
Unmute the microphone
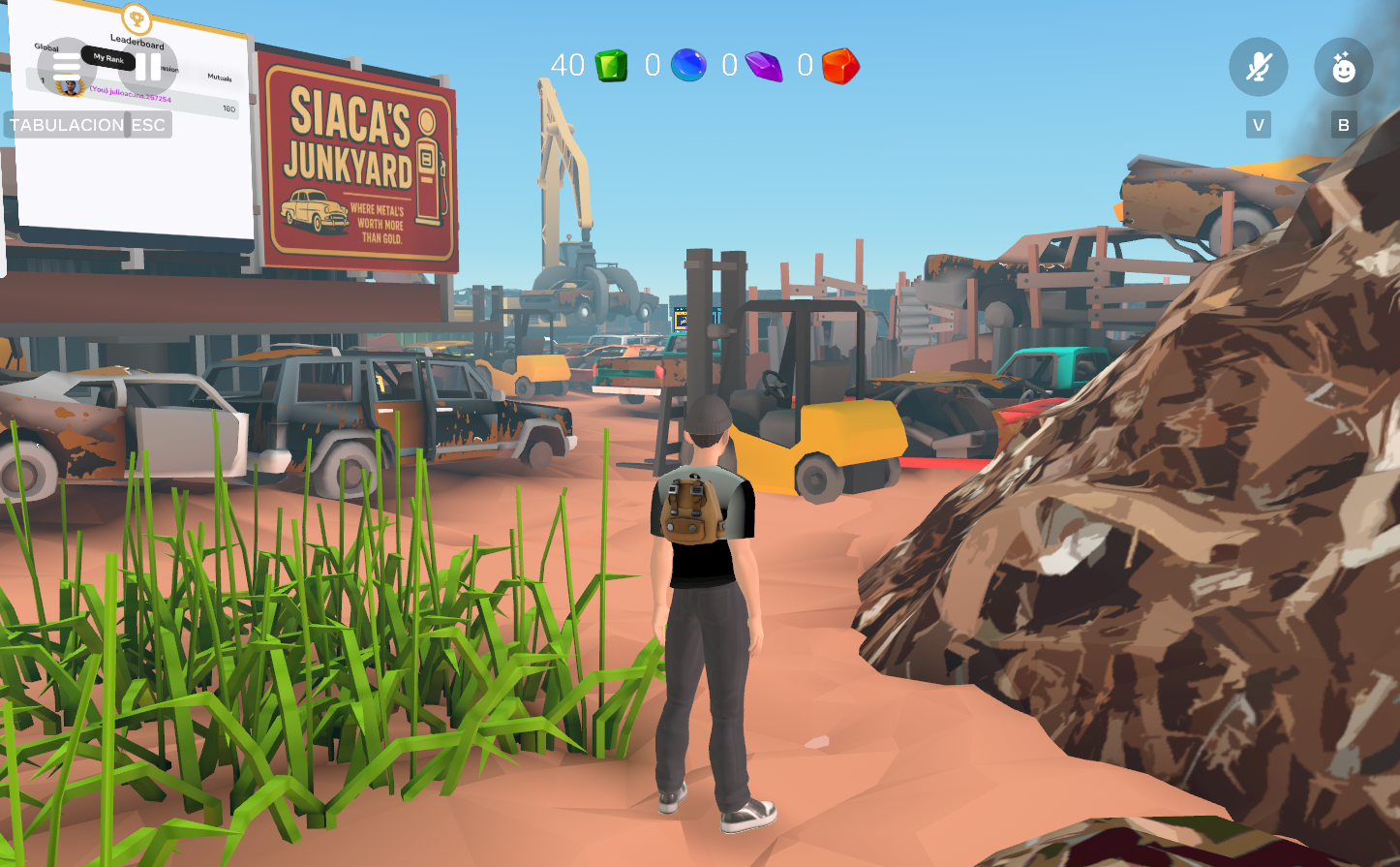click(1258, 67)
